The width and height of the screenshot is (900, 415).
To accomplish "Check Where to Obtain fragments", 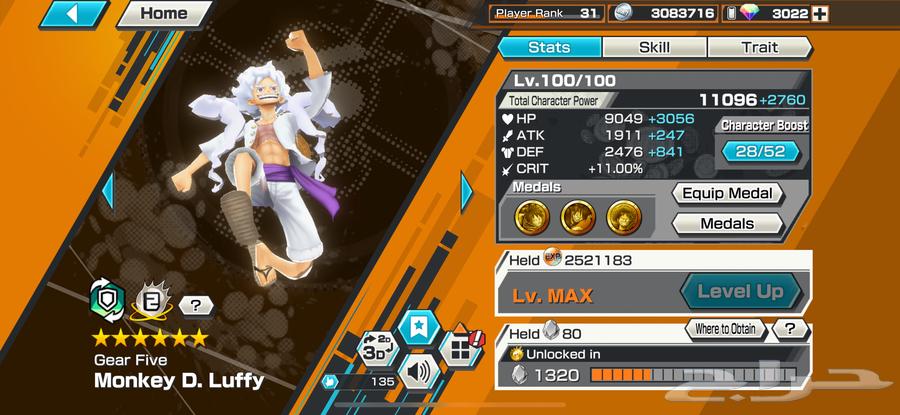I will pyautogui.click(x=725, y=329).
